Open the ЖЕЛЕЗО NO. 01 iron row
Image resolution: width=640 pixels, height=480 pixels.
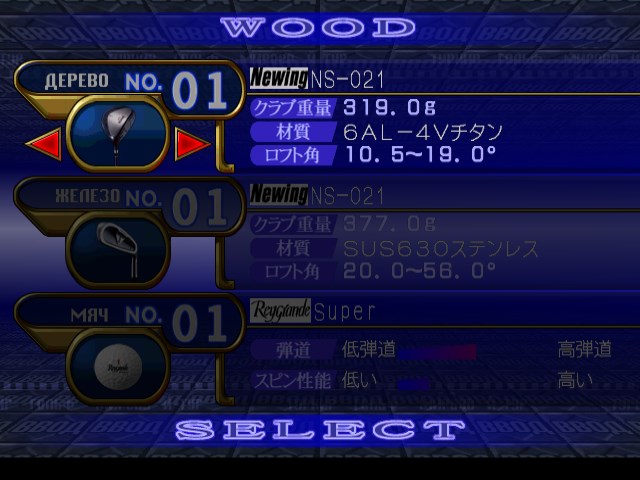(x=130, y=204)
